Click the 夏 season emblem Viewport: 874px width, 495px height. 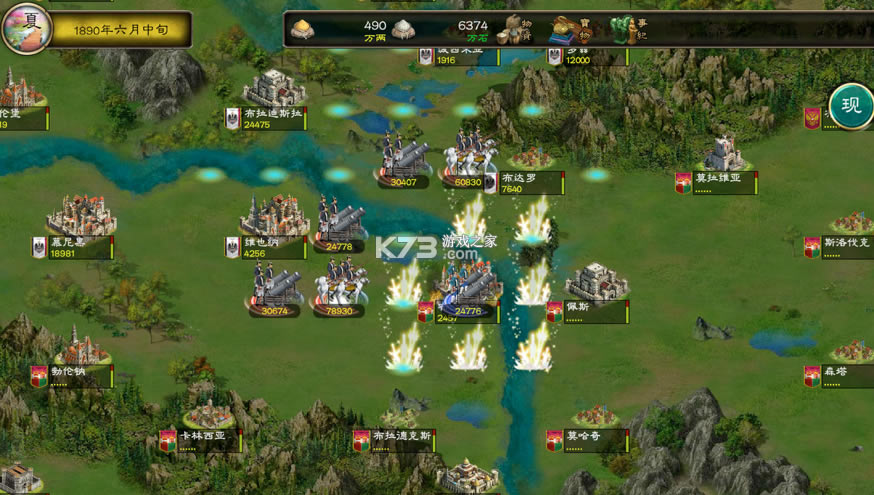coord(26,27)
